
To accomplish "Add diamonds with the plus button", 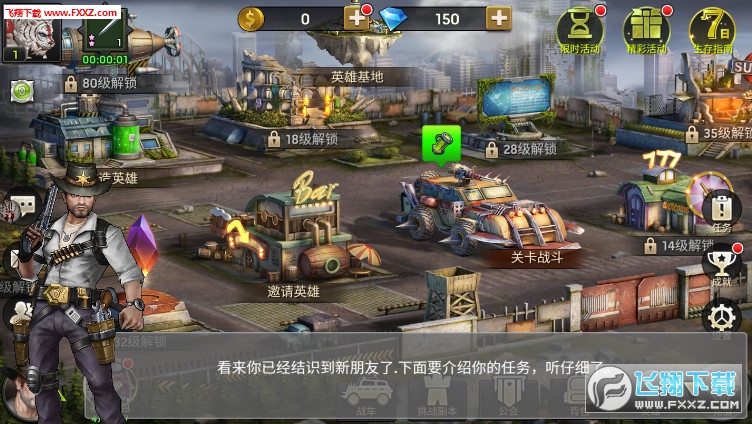I will click(x=498, y=17).
